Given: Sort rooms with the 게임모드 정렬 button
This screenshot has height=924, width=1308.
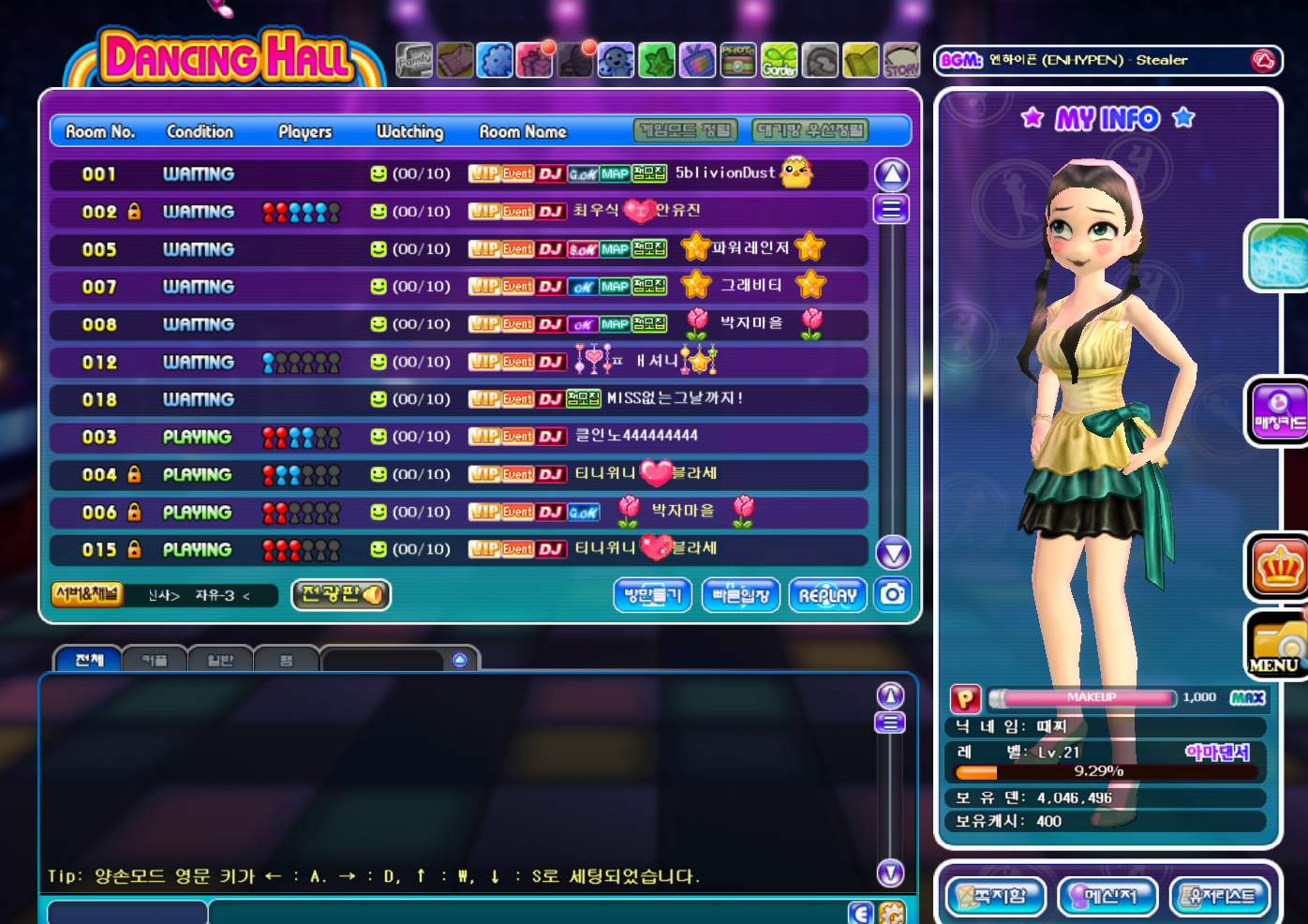Looking at the screenshot, I should point(685,131).
